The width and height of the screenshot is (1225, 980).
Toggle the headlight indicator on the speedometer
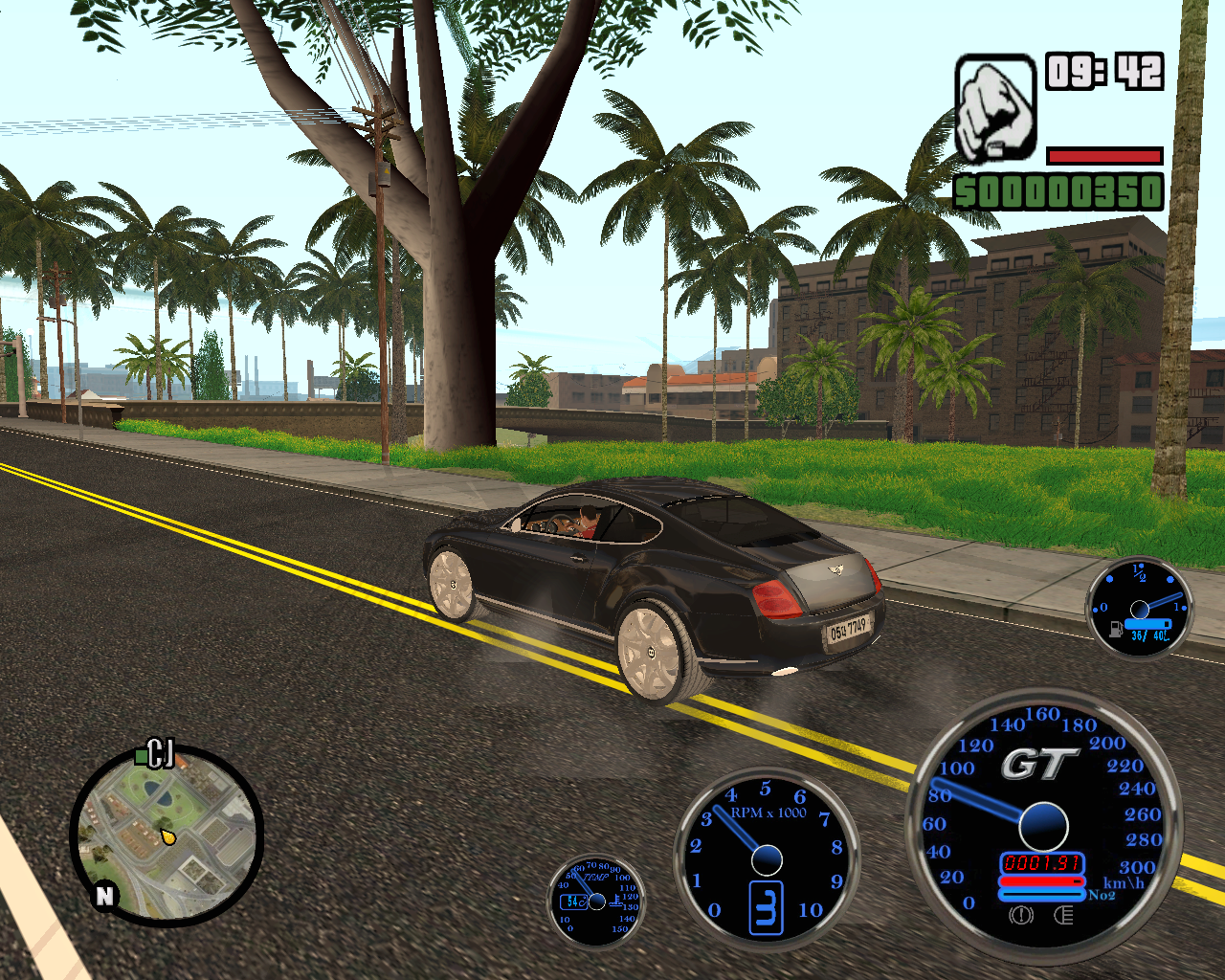click(x=1062, y=916)
